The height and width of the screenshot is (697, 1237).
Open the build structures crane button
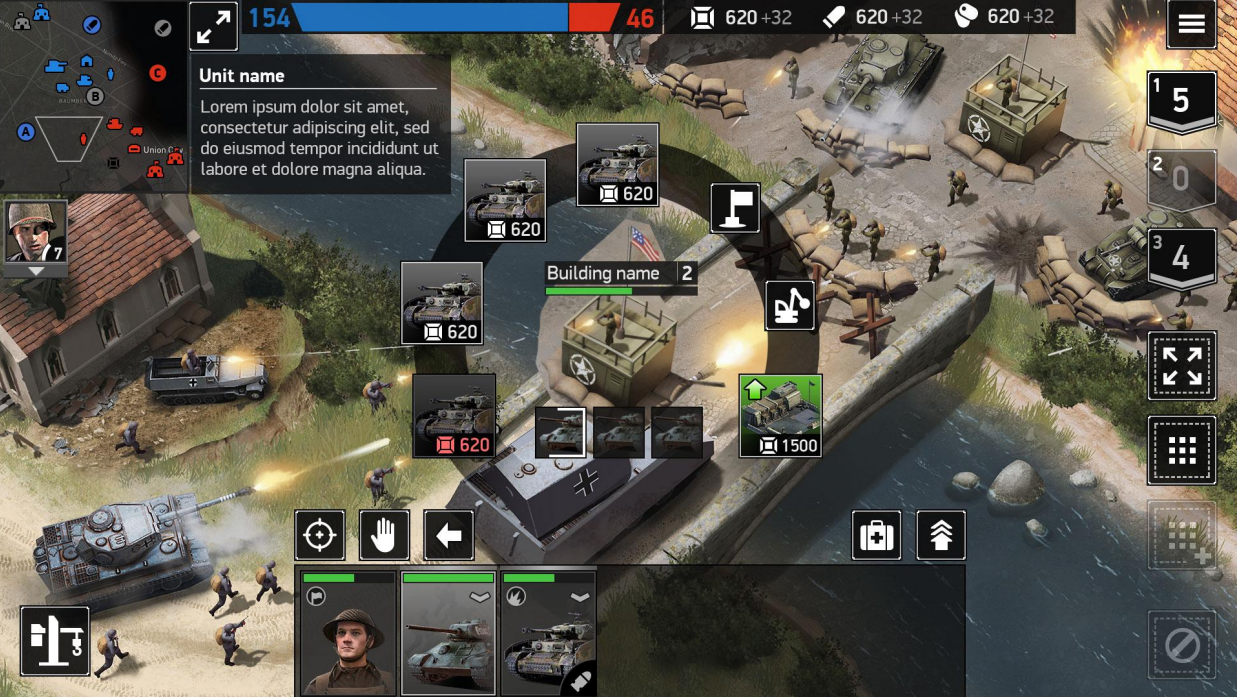pyautogui.click(x=55, y=641)
